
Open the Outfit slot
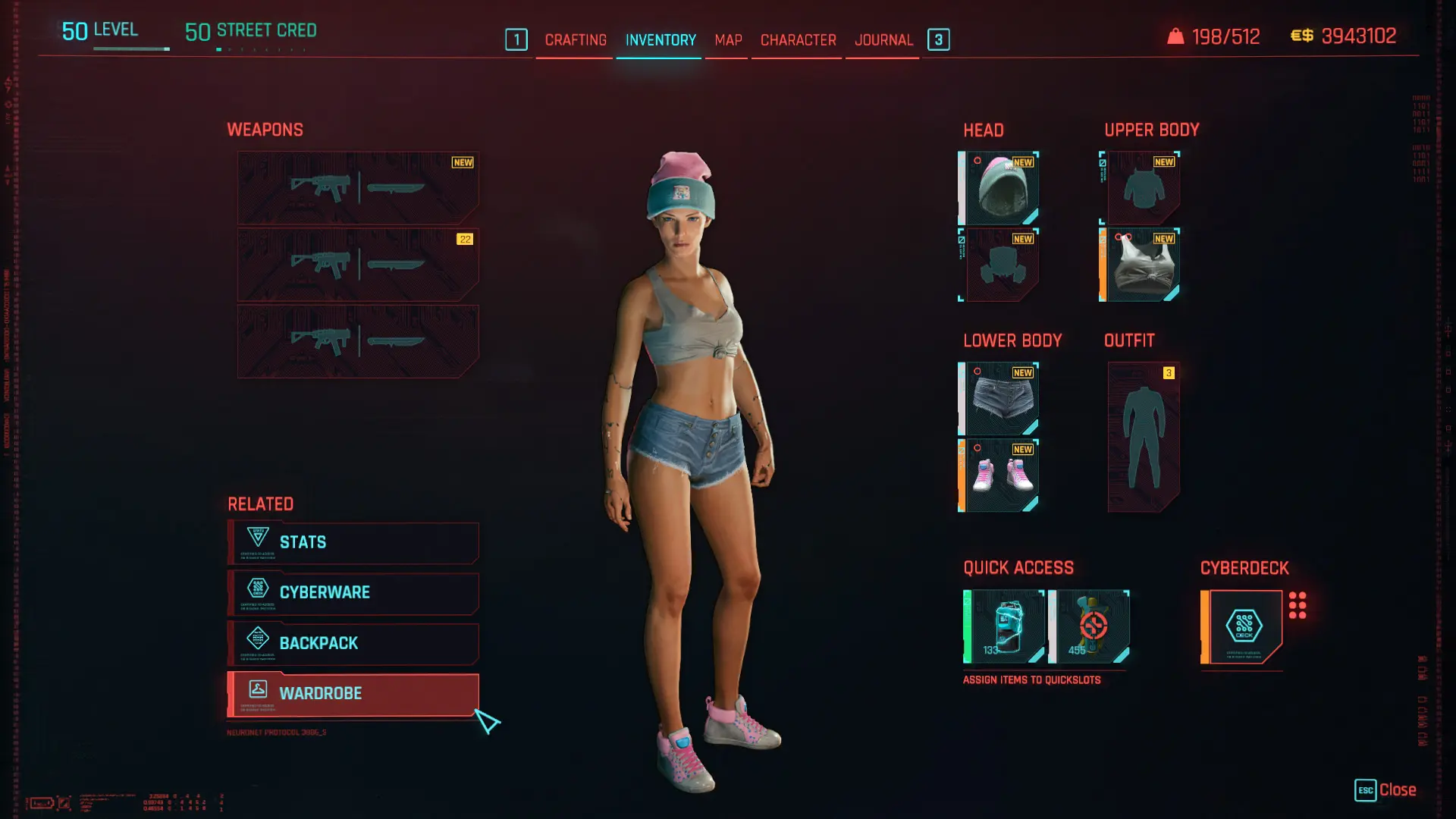tap(1144, 436)
